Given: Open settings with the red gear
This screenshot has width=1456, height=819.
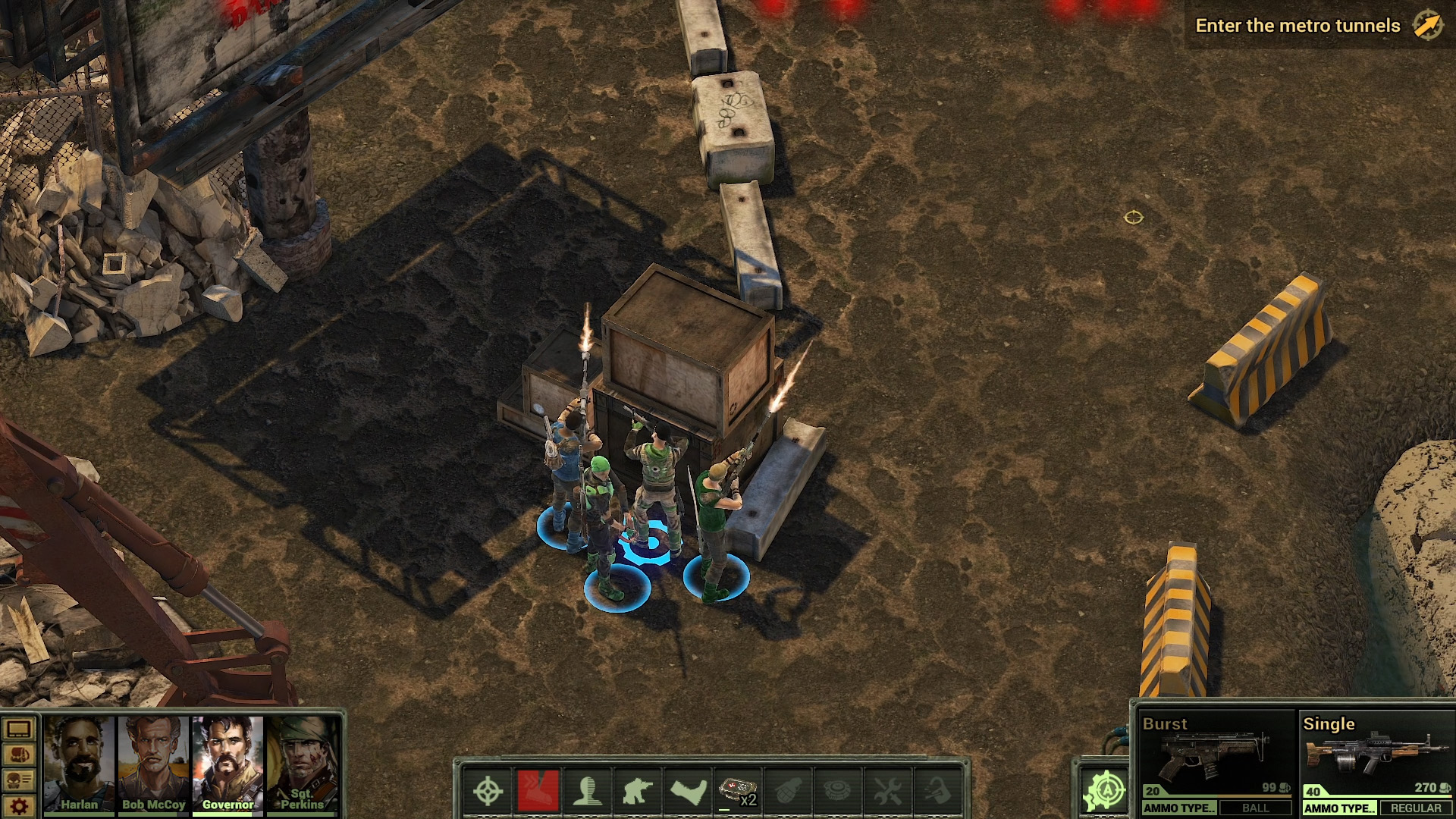Looking at the screenshot, I should (x=19, y=805).
